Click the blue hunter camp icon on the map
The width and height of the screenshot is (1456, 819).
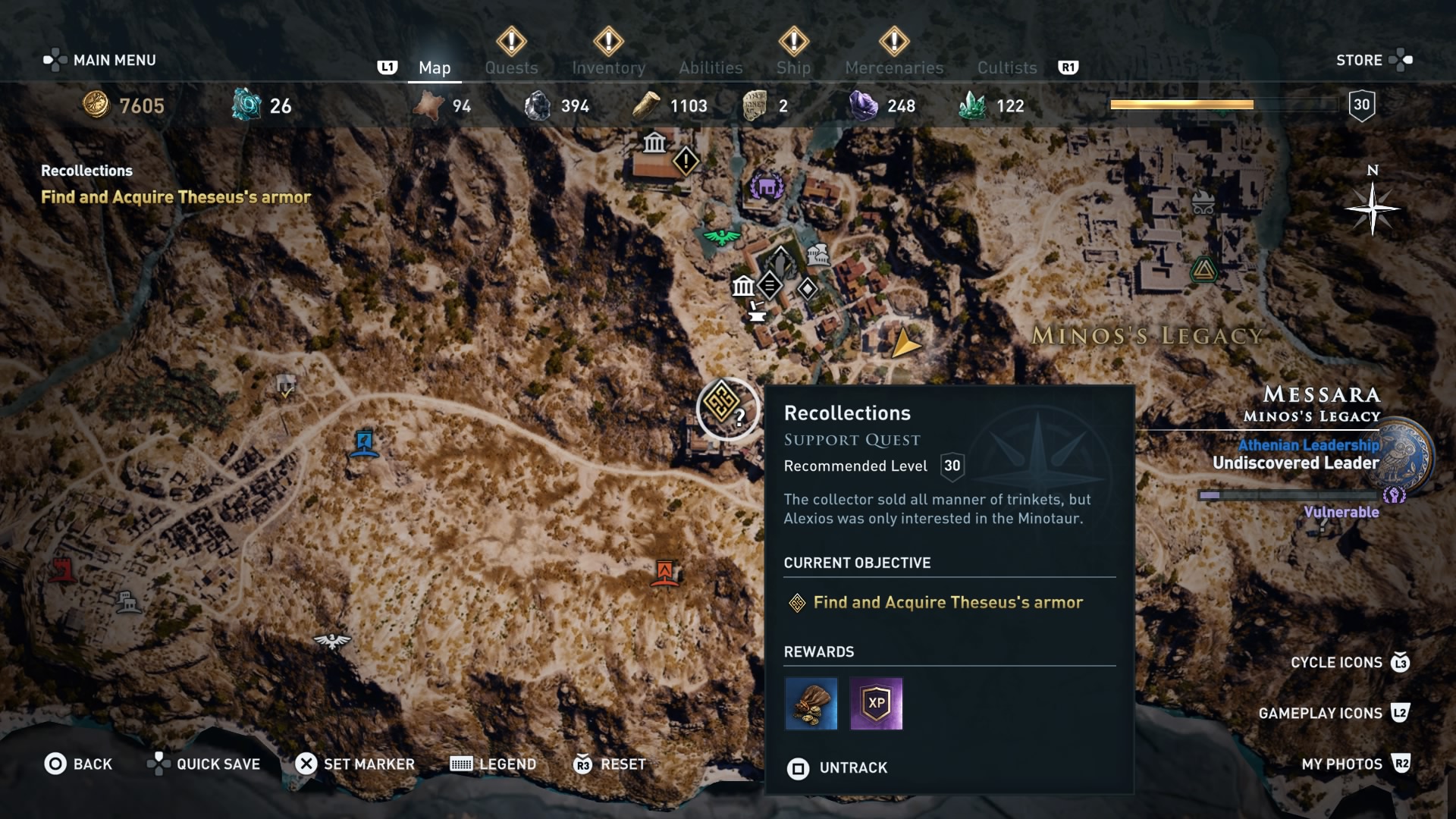click(x=363, y=445)
